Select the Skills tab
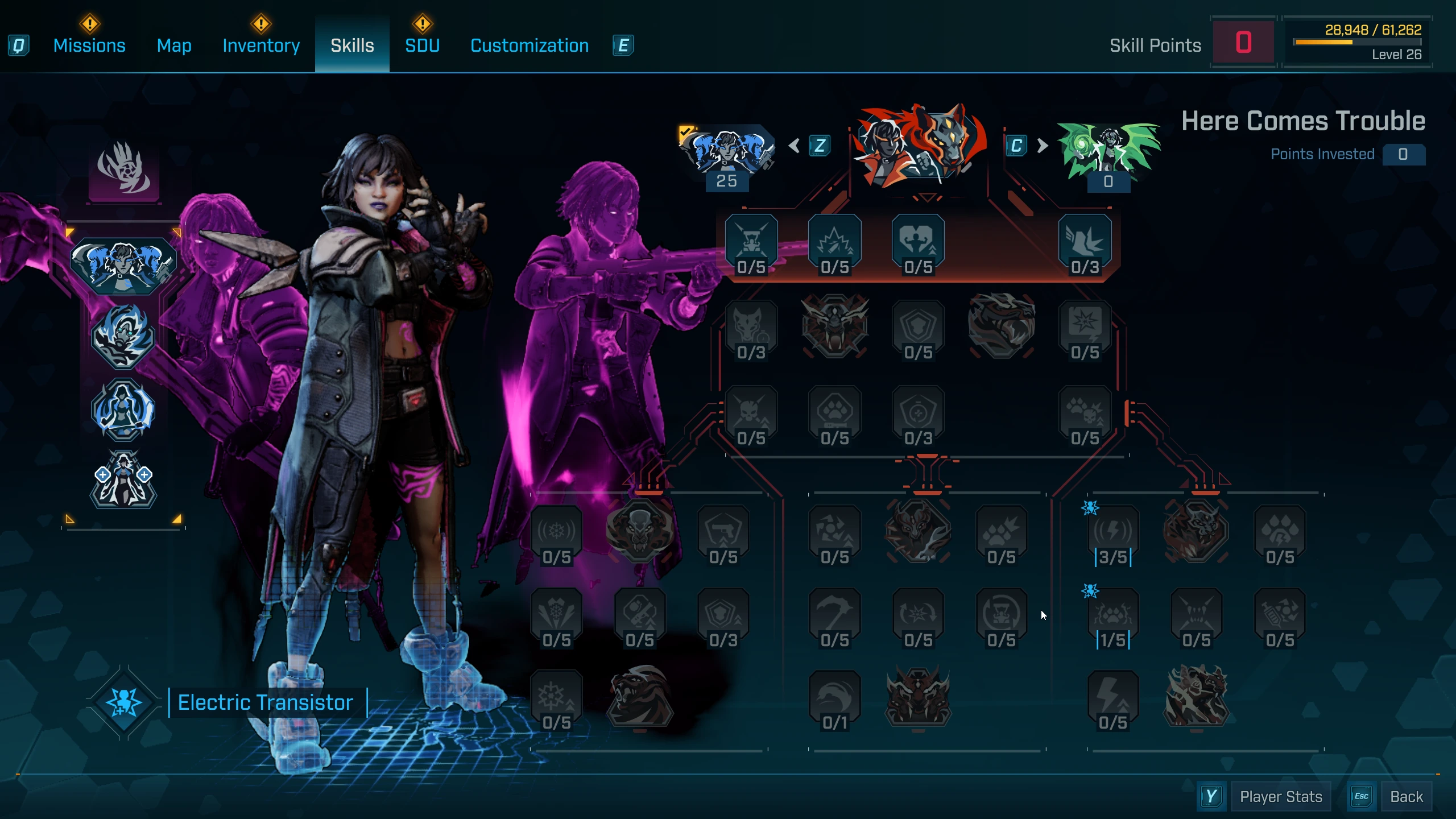 [x=352, y=45]
